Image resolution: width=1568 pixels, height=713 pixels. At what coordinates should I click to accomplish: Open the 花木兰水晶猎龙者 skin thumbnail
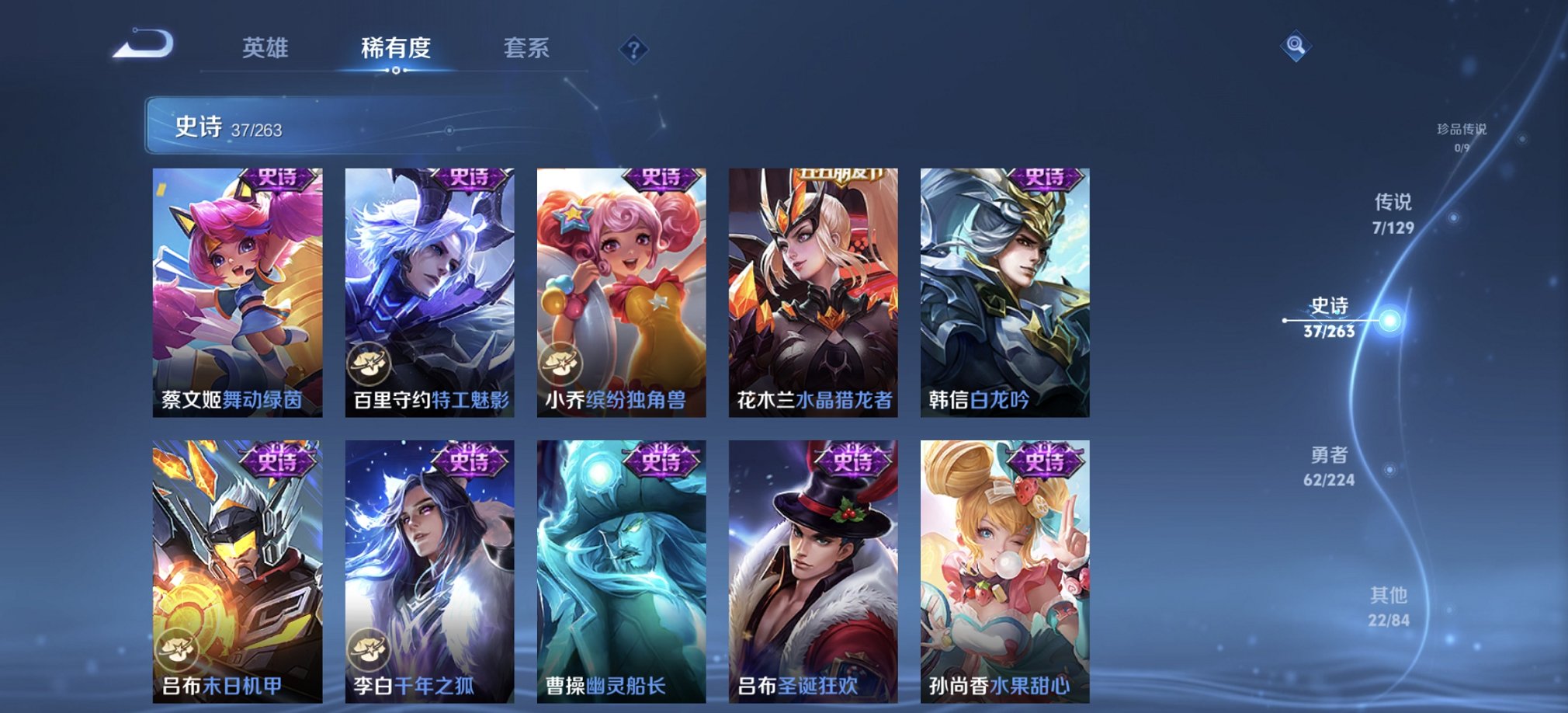pos(810,287)
